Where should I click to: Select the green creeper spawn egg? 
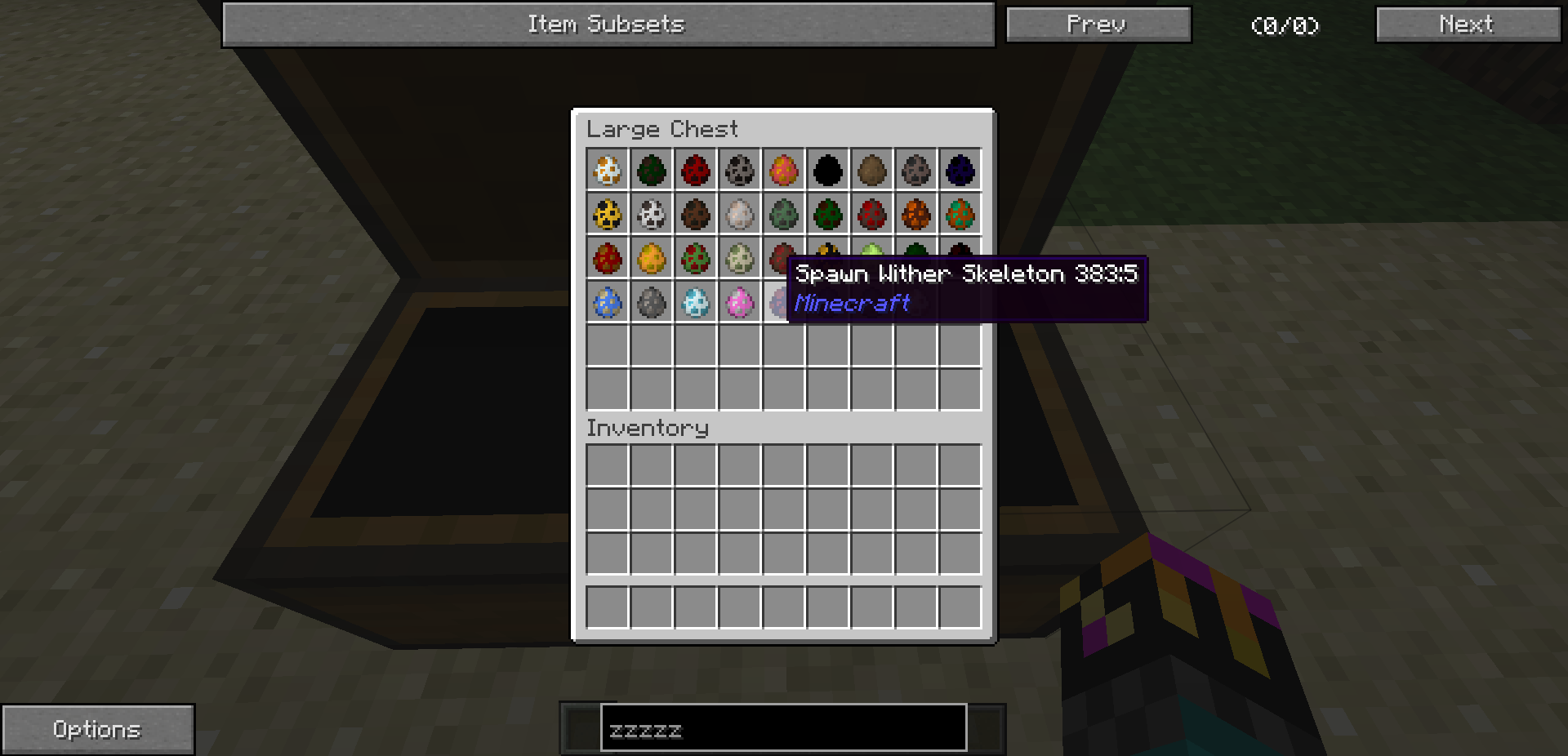[783, 214]
